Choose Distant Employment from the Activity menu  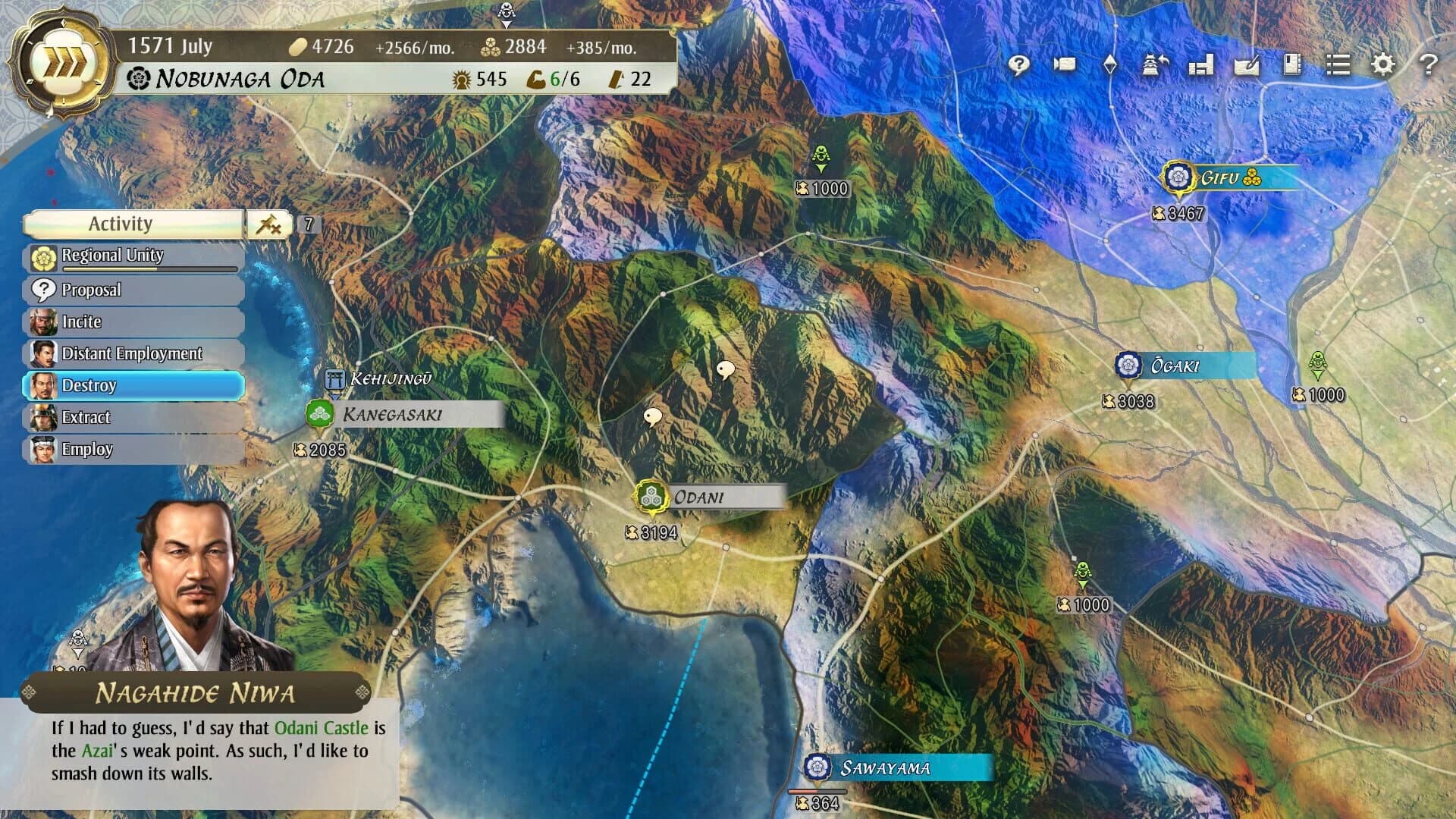point(133,353)
